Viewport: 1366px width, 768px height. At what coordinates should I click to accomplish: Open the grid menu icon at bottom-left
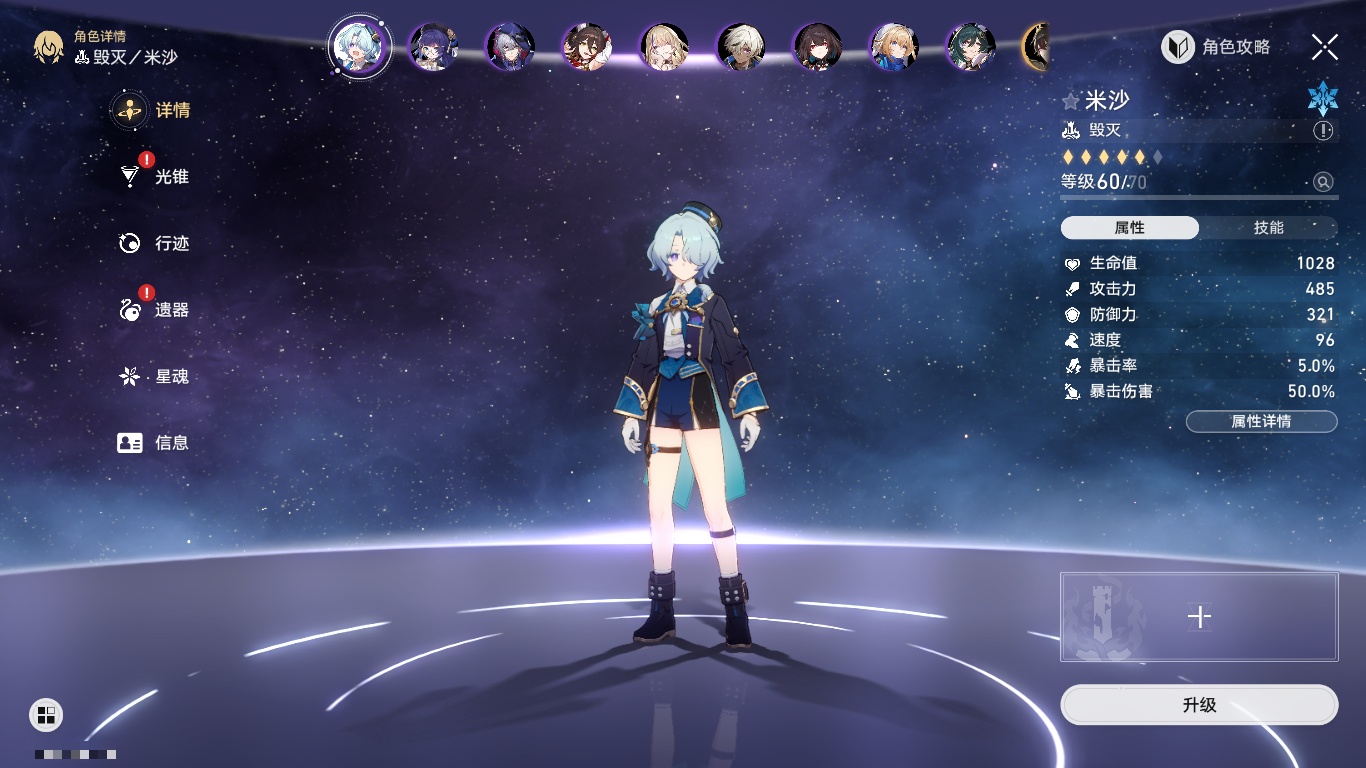tap(46, 714)
